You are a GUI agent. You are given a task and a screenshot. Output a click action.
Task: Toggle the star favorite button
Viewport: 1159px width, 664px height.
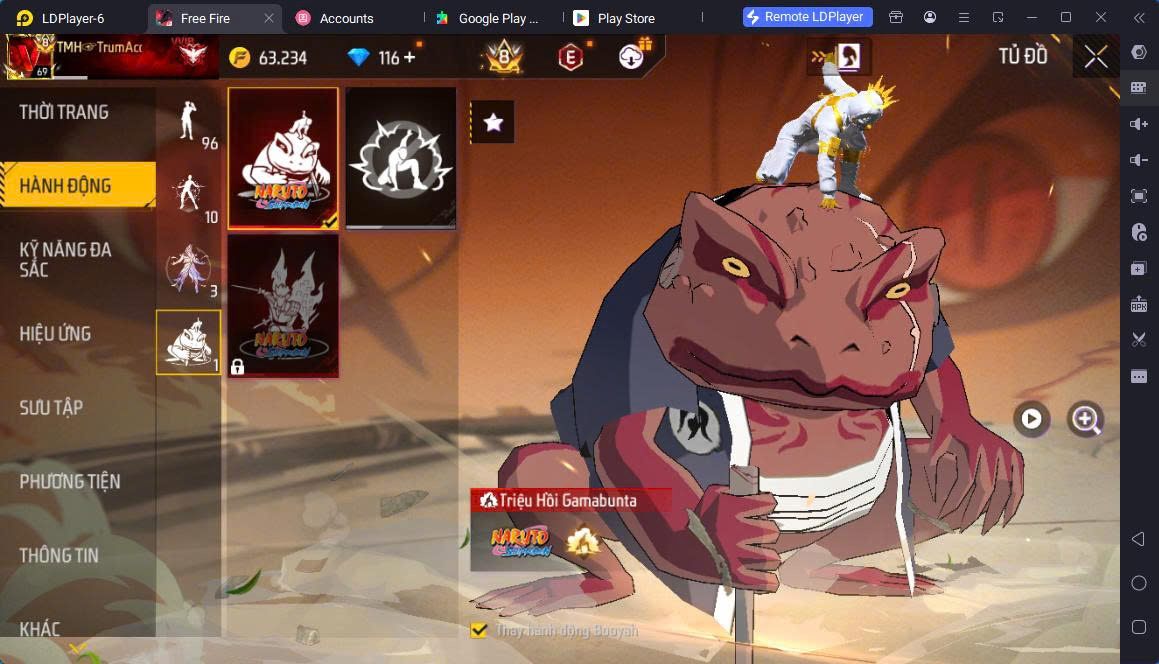click(492, 122)
